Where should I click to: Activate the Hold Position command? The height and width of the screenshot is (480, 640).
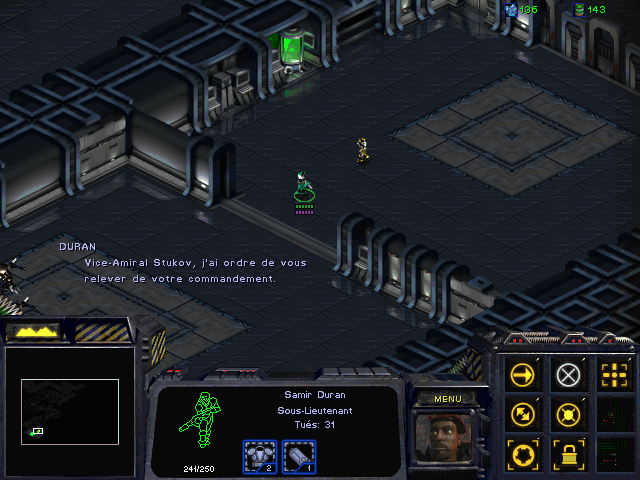click(567, 413)
